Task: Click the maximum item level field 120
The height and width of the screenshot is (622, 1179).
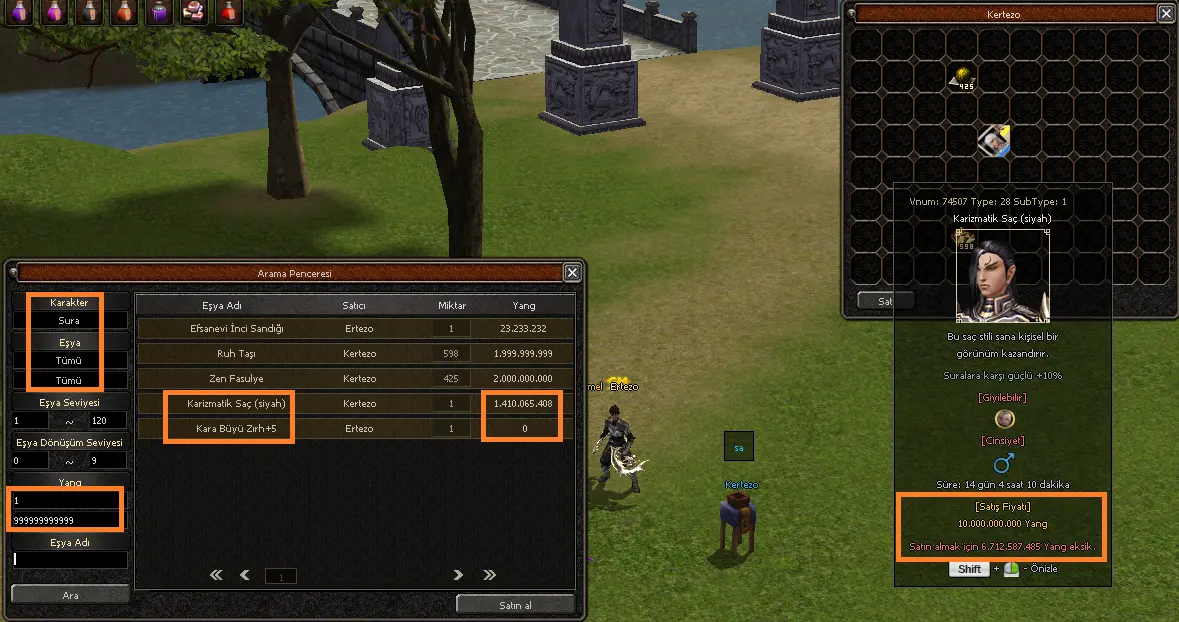Action: coord(109,421)
